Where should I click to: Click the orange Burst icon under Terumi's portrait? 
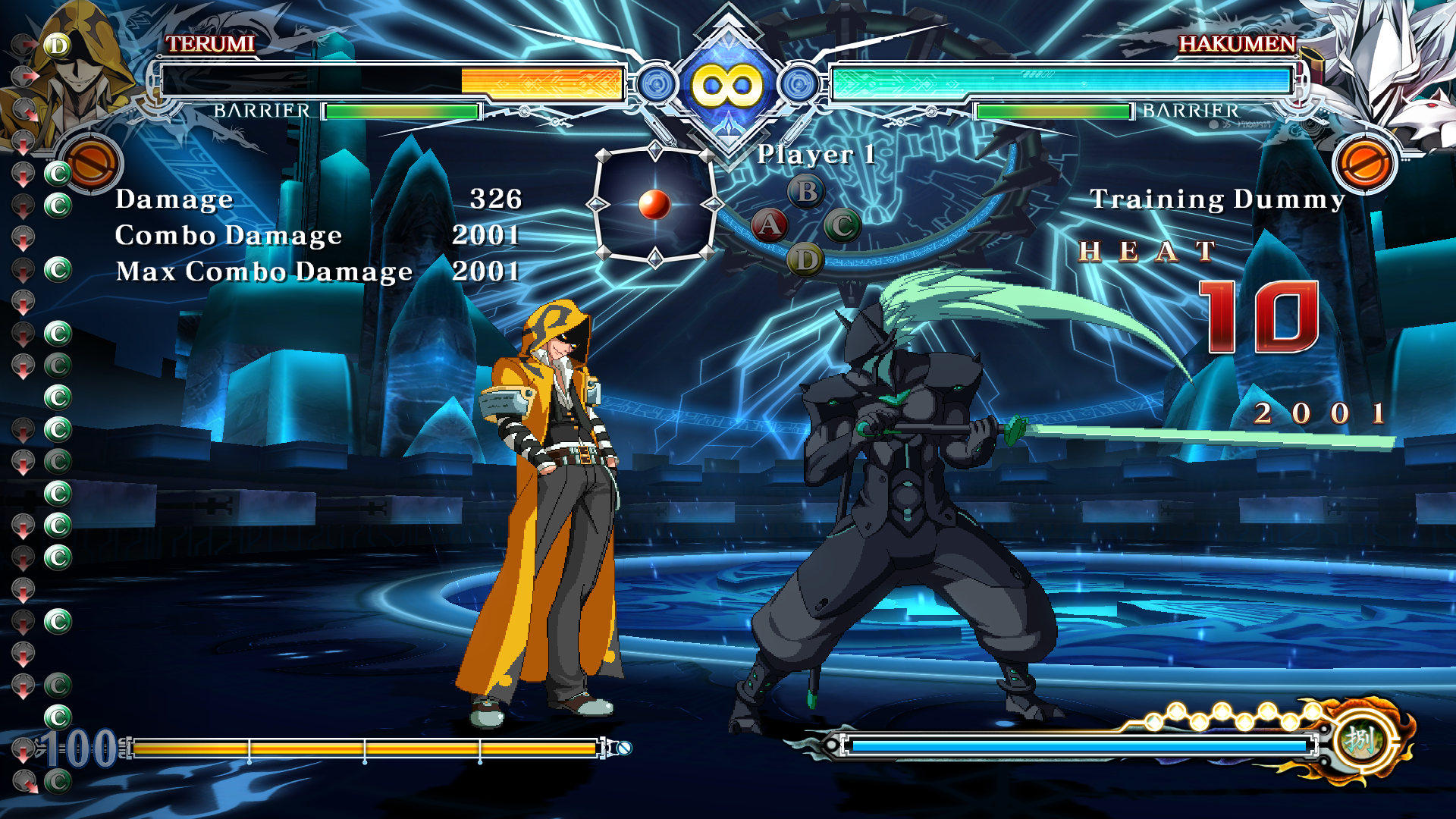click(x=91, y=163)
